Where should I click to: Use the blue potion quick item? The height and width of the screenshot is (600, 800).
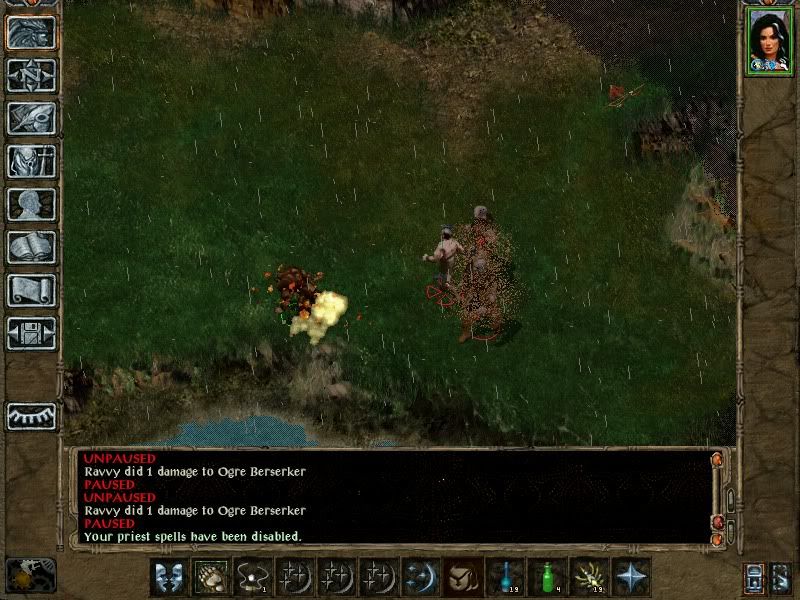[505, 577]
